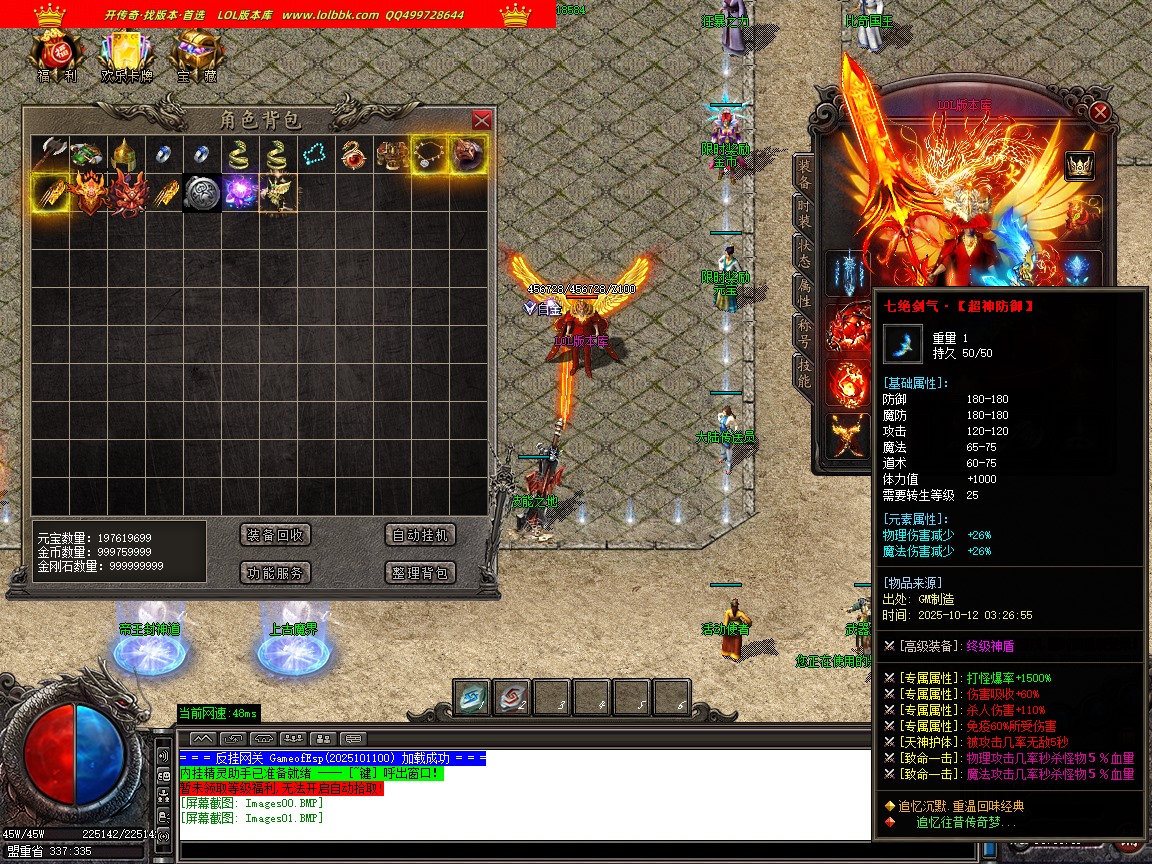Screen dimensions: 1152x864
Task: Select the golden helmet in the bag
Action: click(x=124, y=154)
